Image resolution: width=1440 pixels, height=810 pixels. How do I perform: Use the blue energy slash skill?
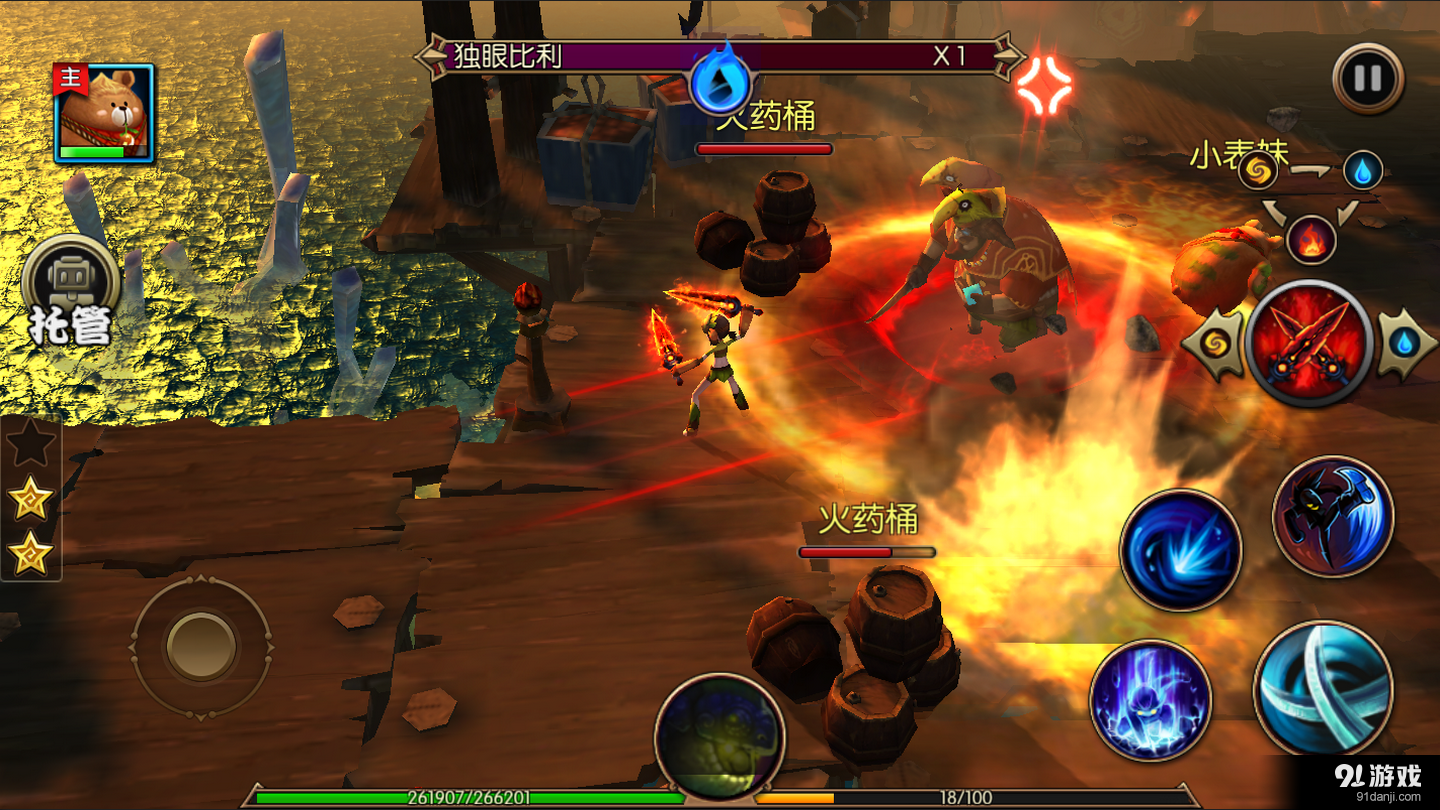1181,550
